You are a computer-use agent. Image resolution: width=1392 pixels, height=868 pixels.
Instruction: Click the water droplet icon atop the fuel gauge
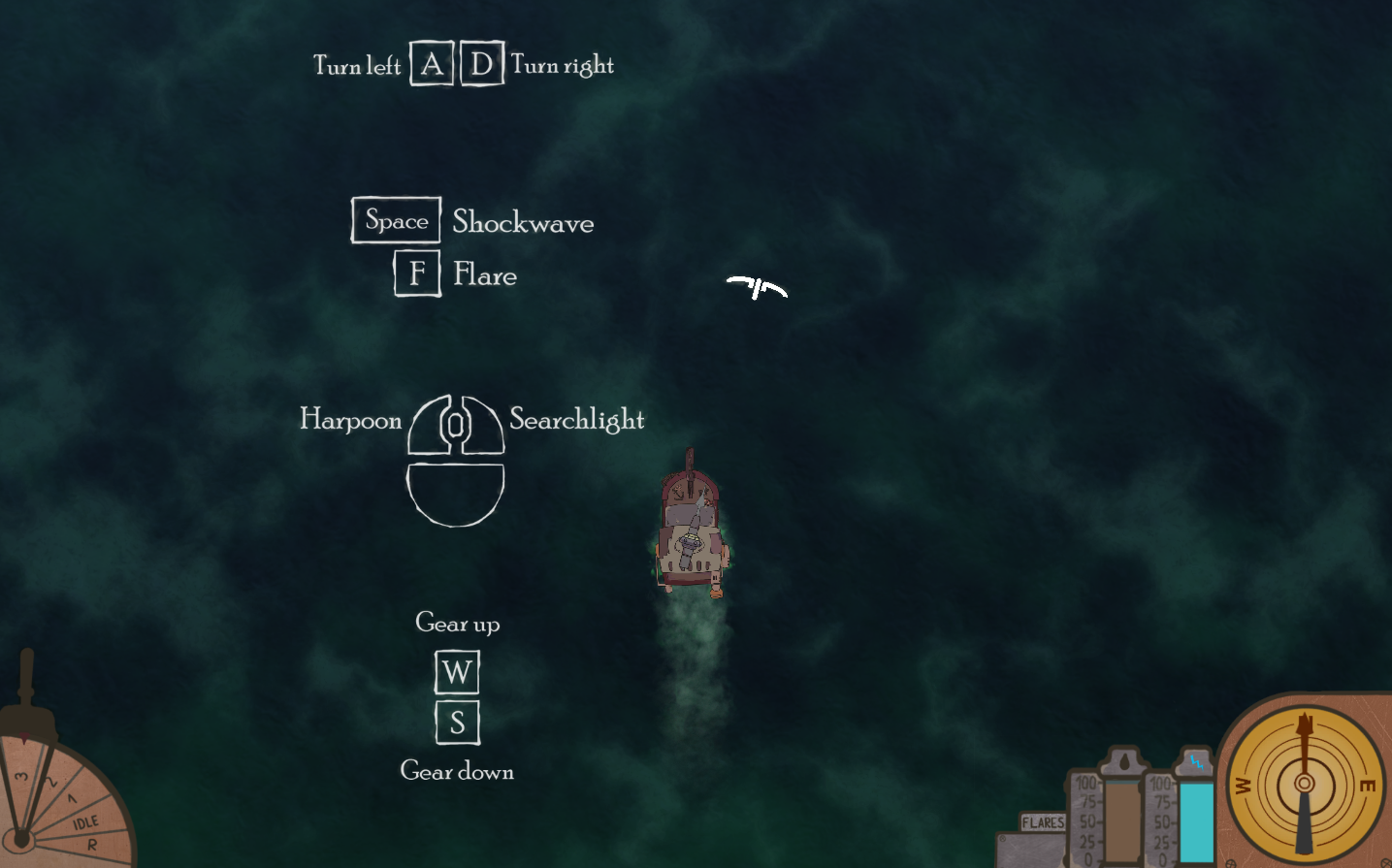(x=1124, y=761)
